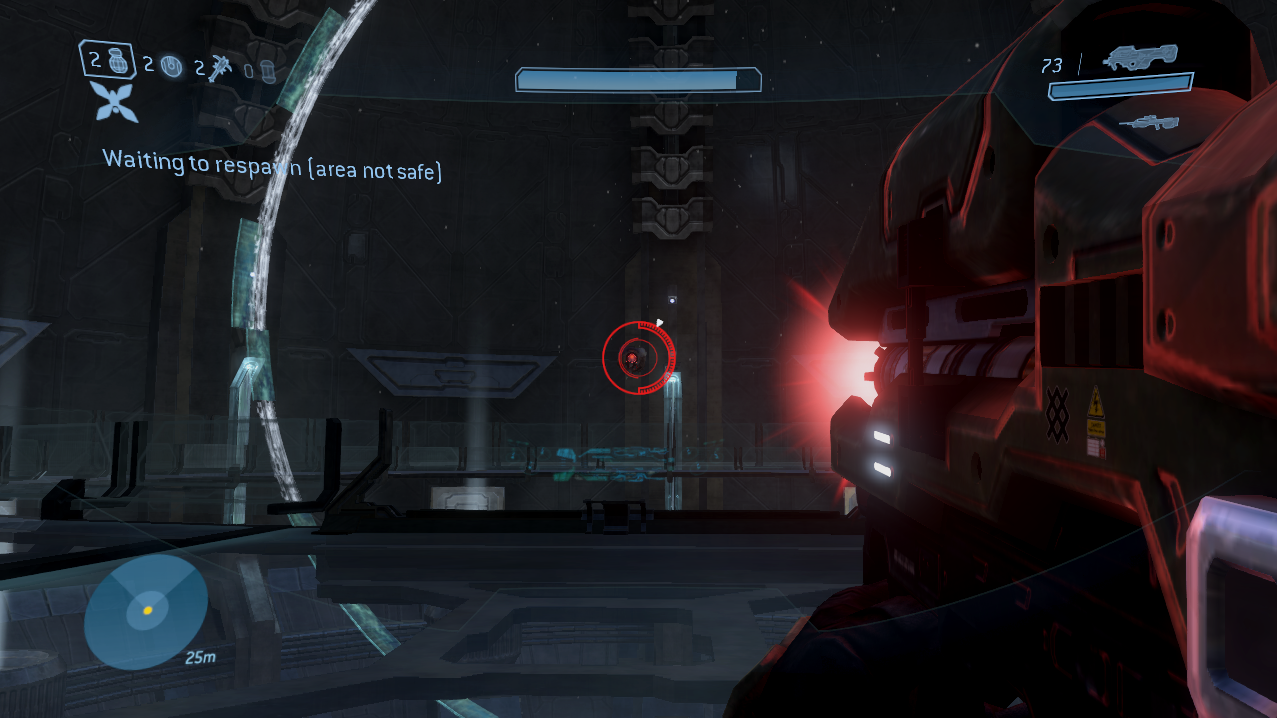Screen dimensions: 1277x718
Task: Click the circular motion tracker radar
Action: pos(146,610)
